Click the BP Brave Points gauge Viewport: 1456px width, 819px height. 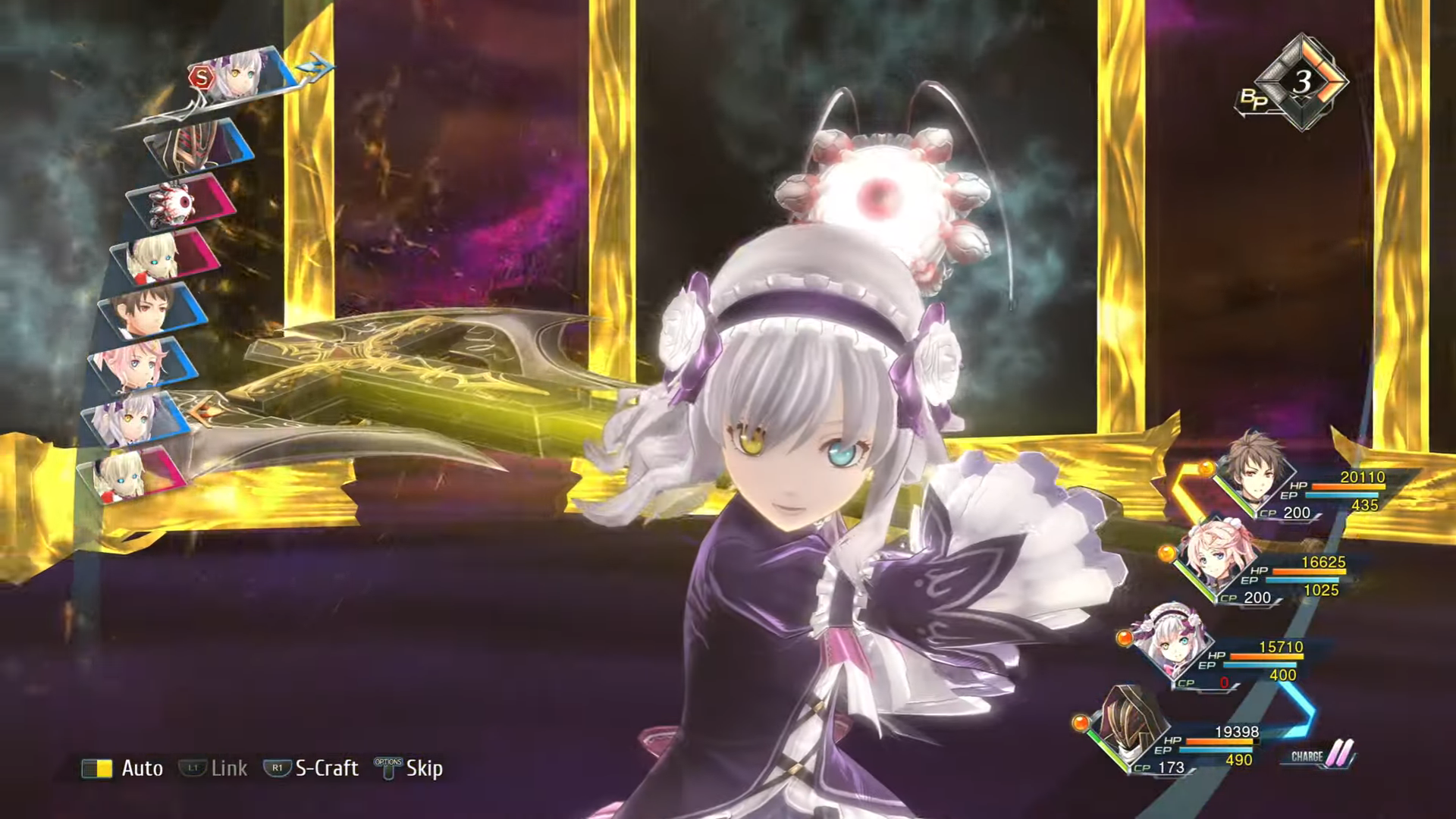[1298, 83]
